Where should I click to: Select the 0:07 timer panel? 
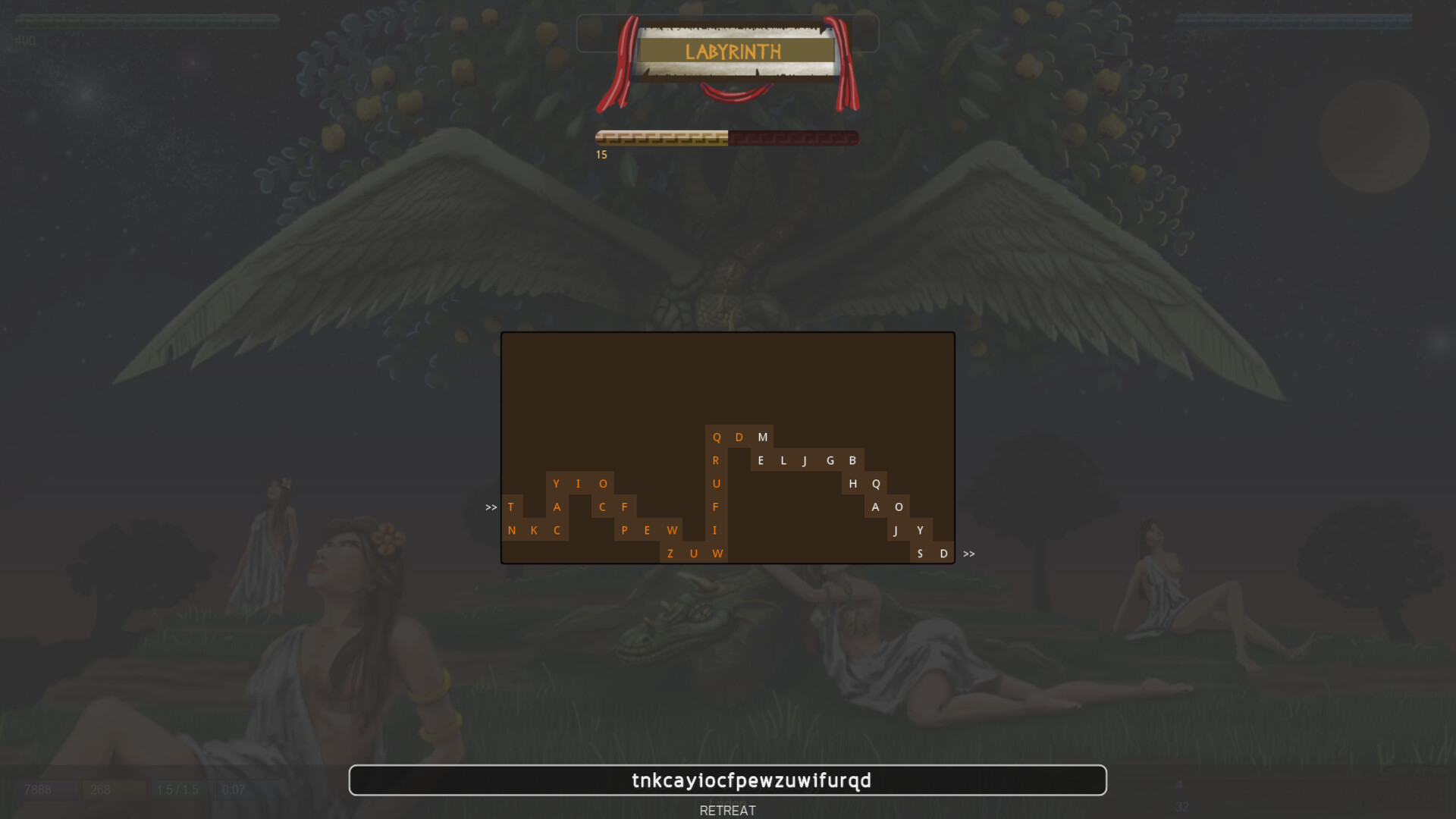click(x=232, y=789)
